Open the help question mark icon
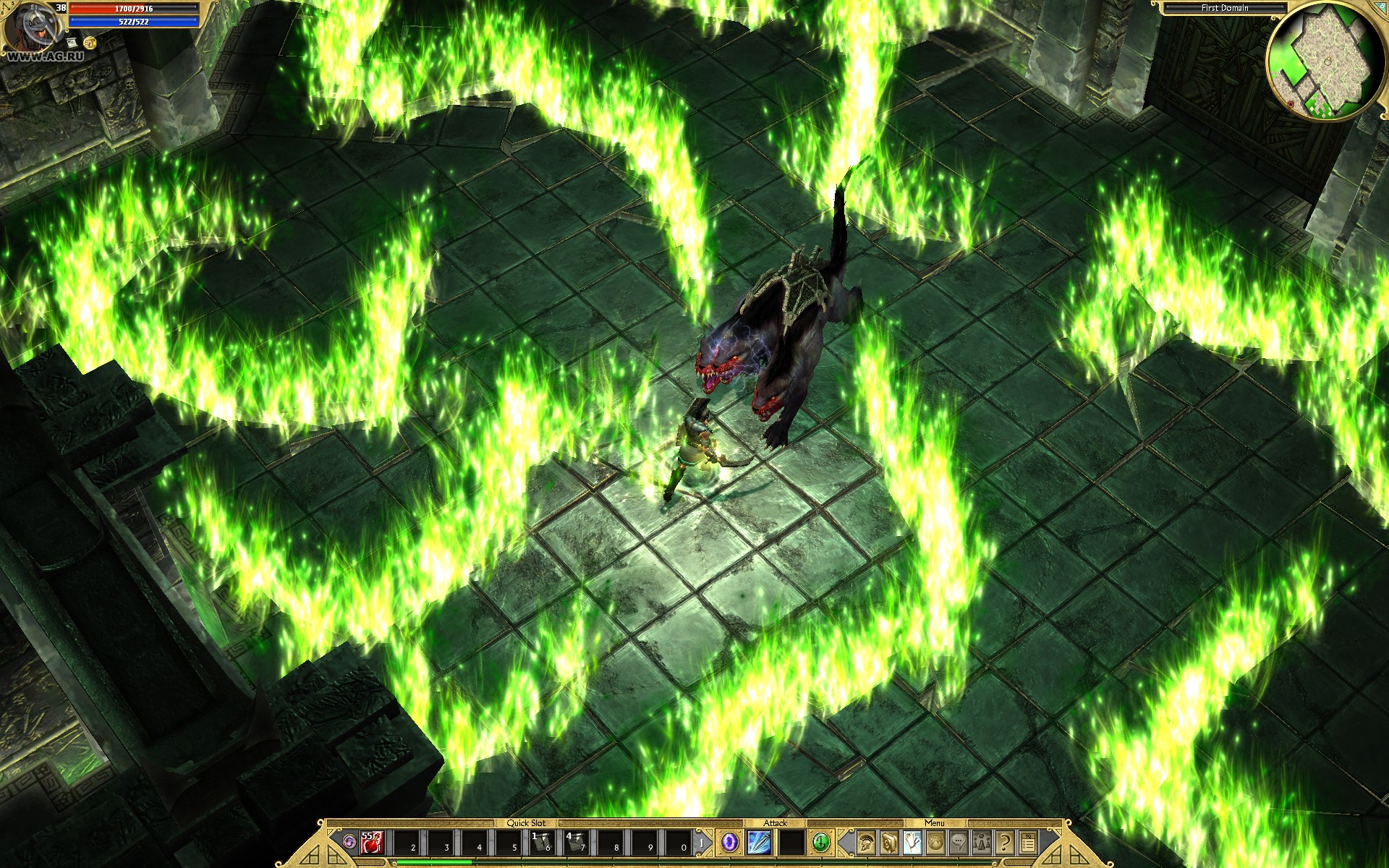The width and height of the screenshot is (1389, 868). (x=1003, y=844)
